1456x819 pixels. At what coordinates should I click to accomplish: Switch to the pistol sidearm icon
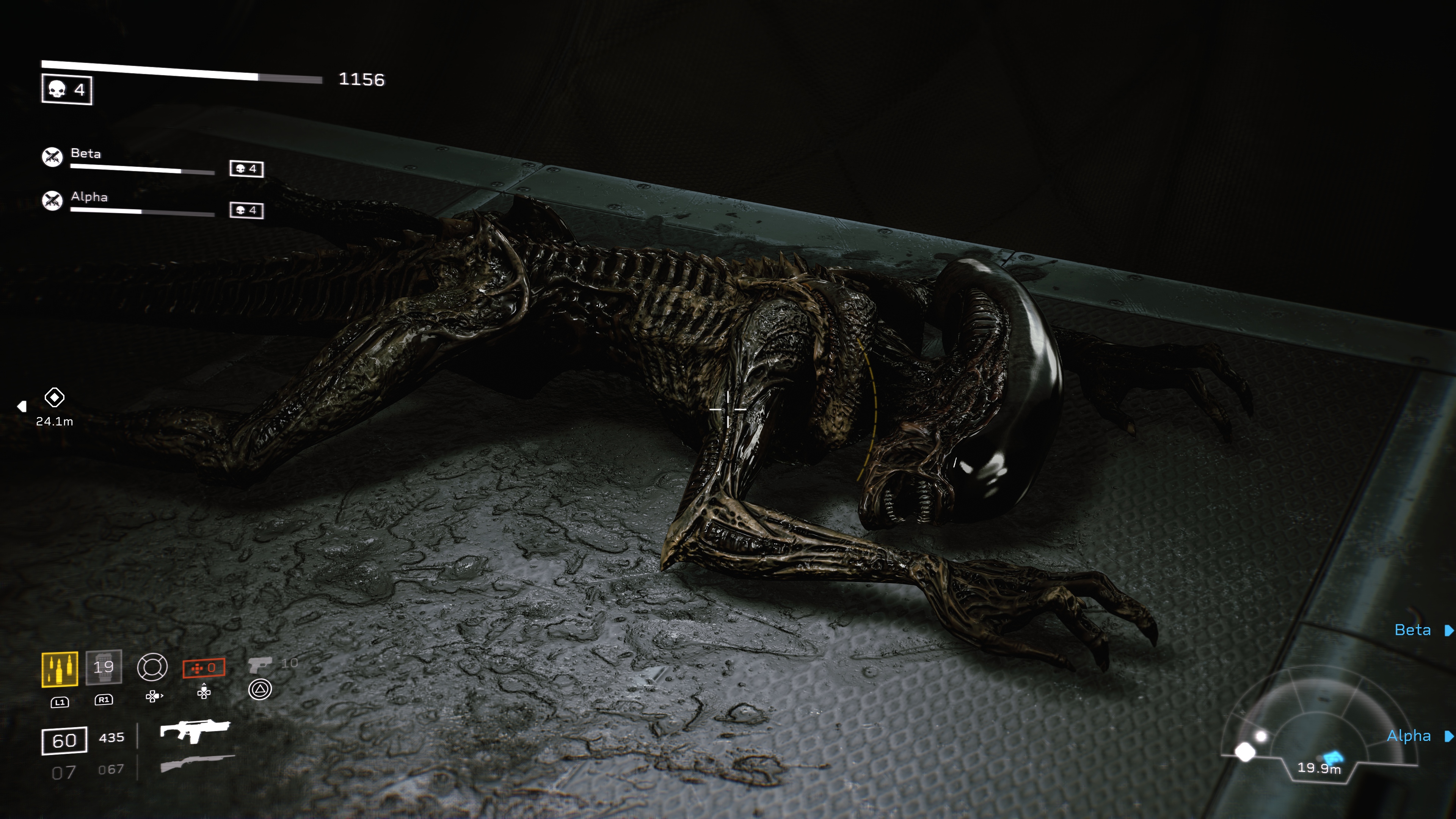tap(260, 664)
